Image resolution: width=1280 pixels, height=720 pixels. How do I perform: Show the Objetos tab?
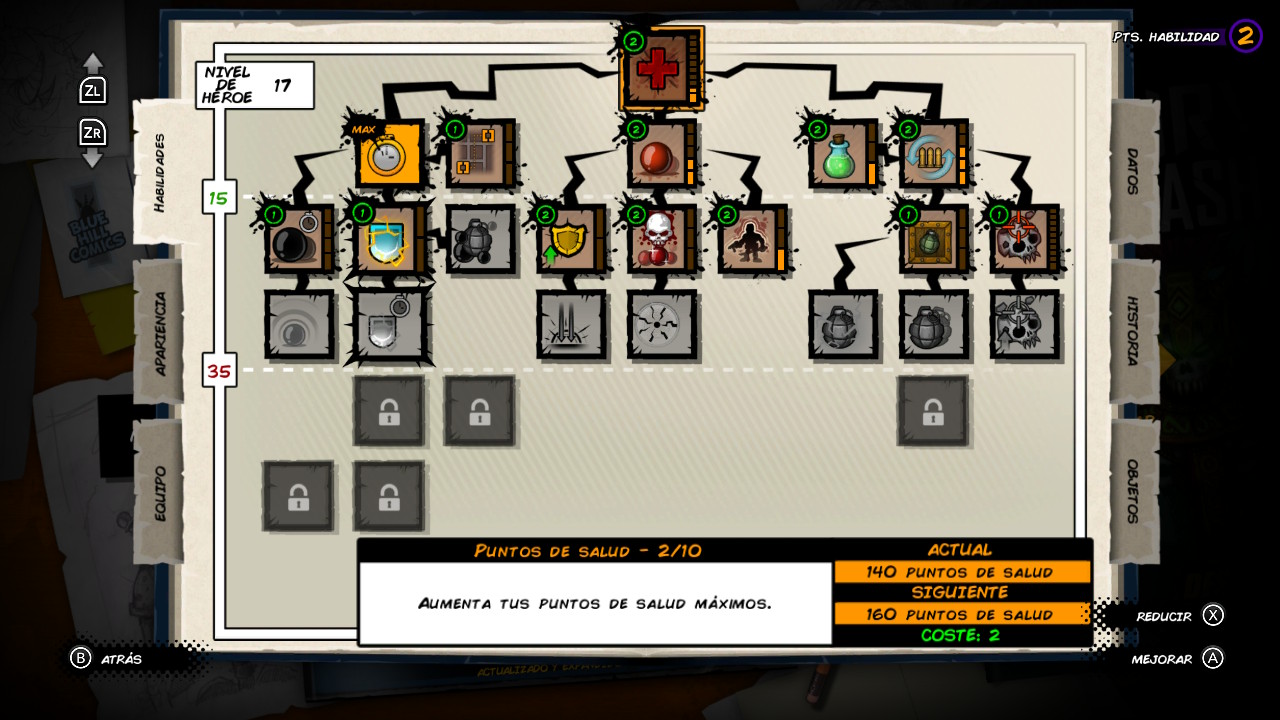coord(1133,491)
